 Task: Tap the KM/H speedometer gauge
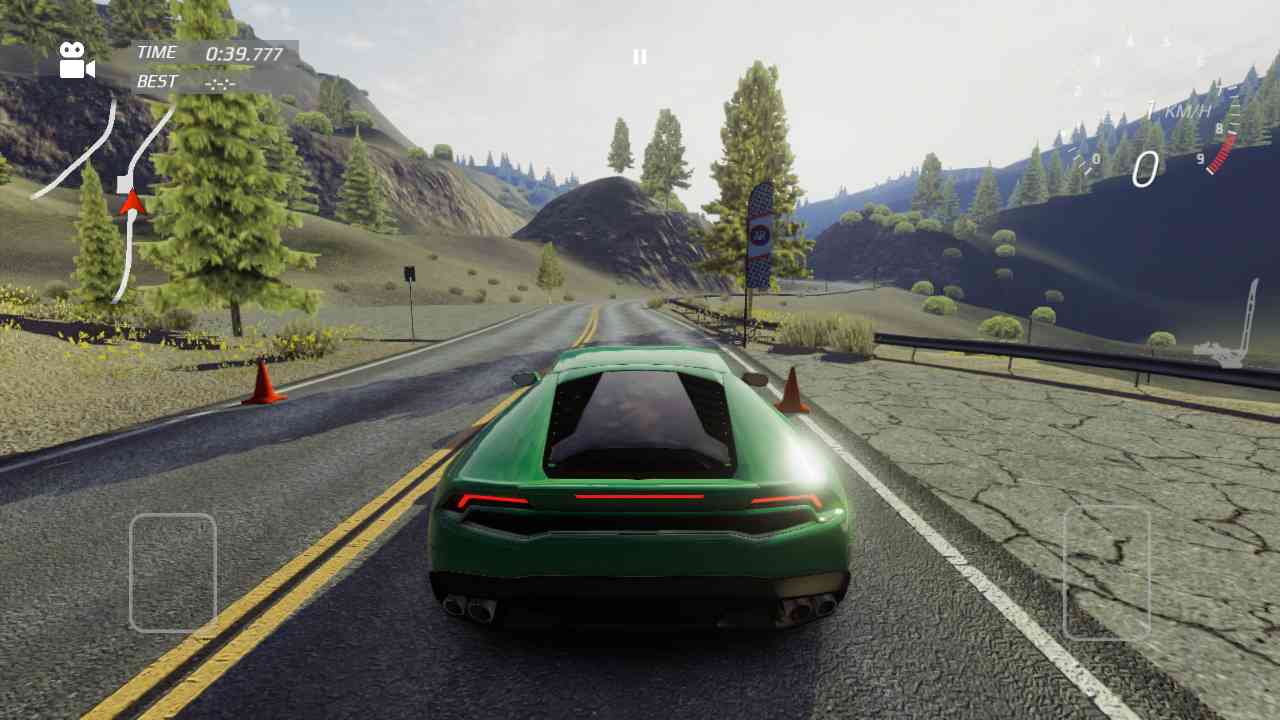[1180, 130]
